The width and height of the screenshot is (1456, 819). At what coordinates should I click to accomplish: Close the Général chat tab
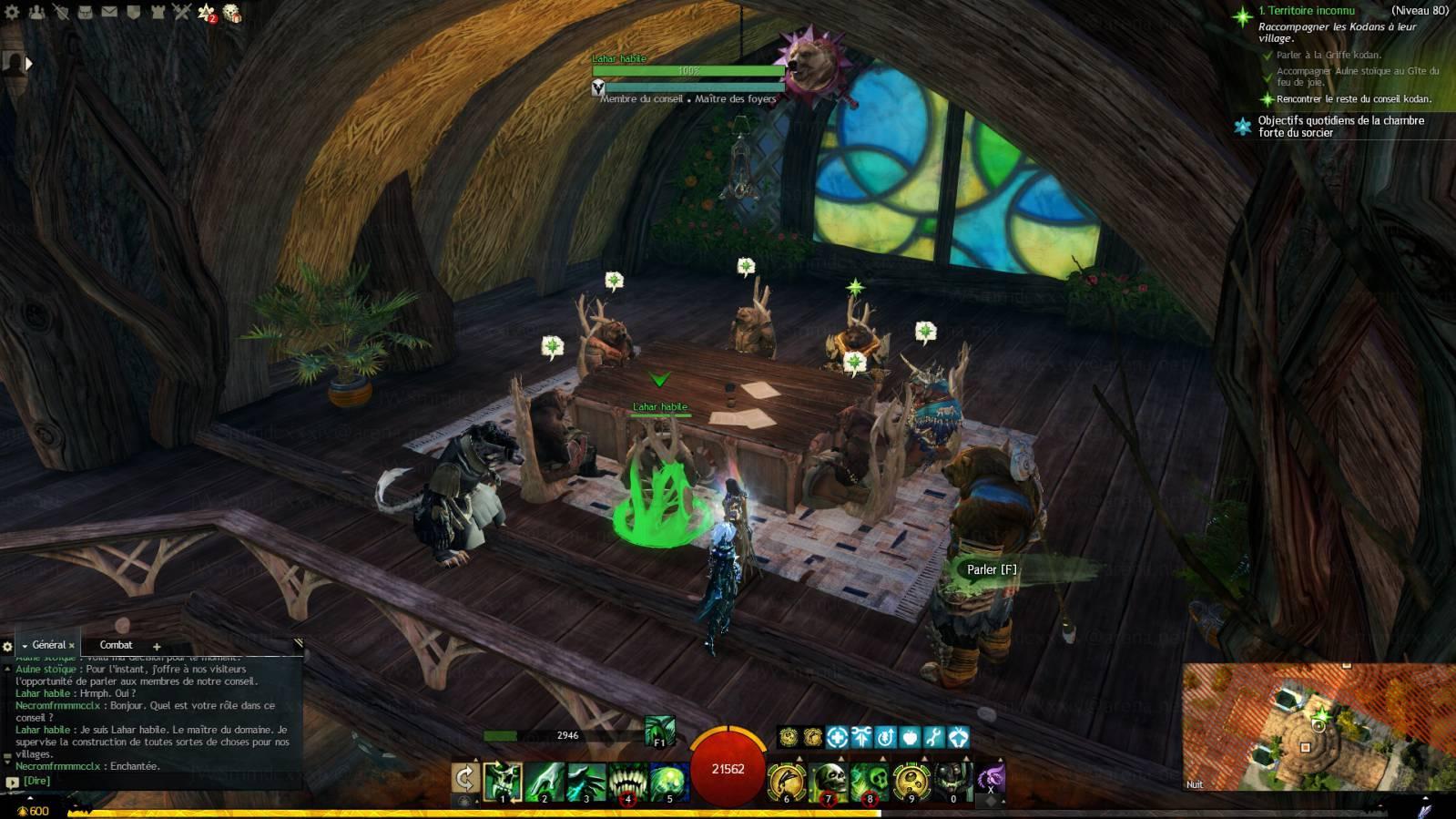pos(72,646)
